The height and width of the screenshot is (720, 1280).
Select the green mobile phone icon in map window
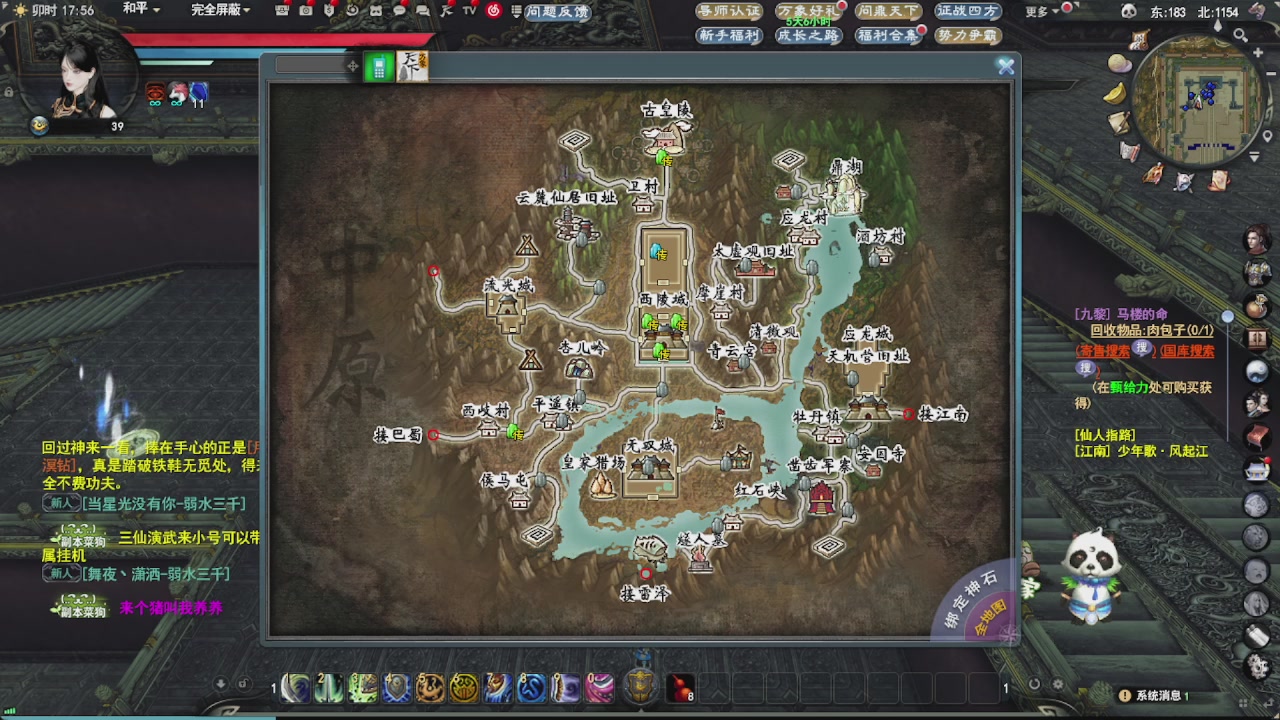coord(378,67)
